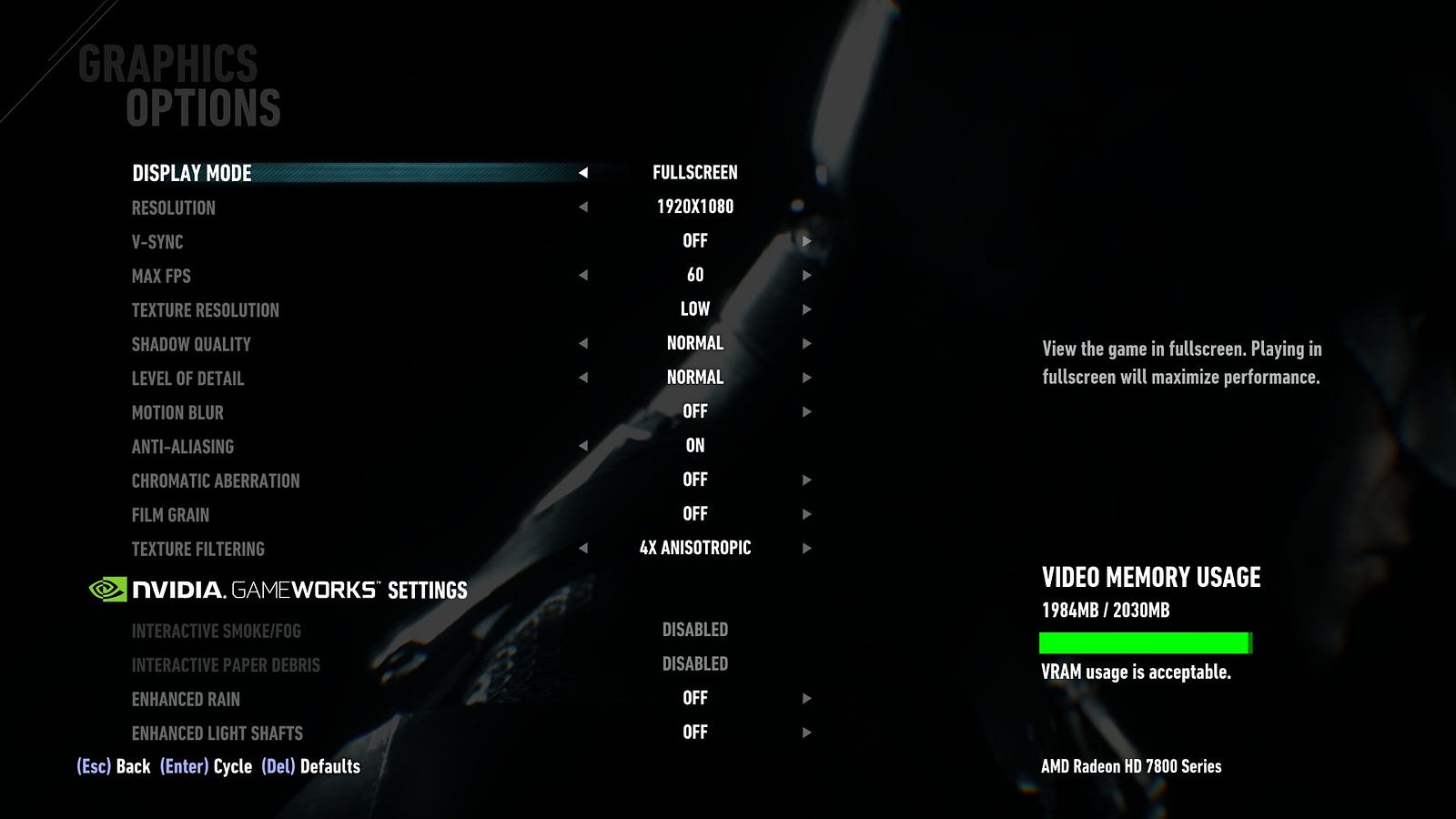Screen dimensions: 1456x819
Task: Turn on Enhanced Light Shafts via arrow
Action: 806,733
